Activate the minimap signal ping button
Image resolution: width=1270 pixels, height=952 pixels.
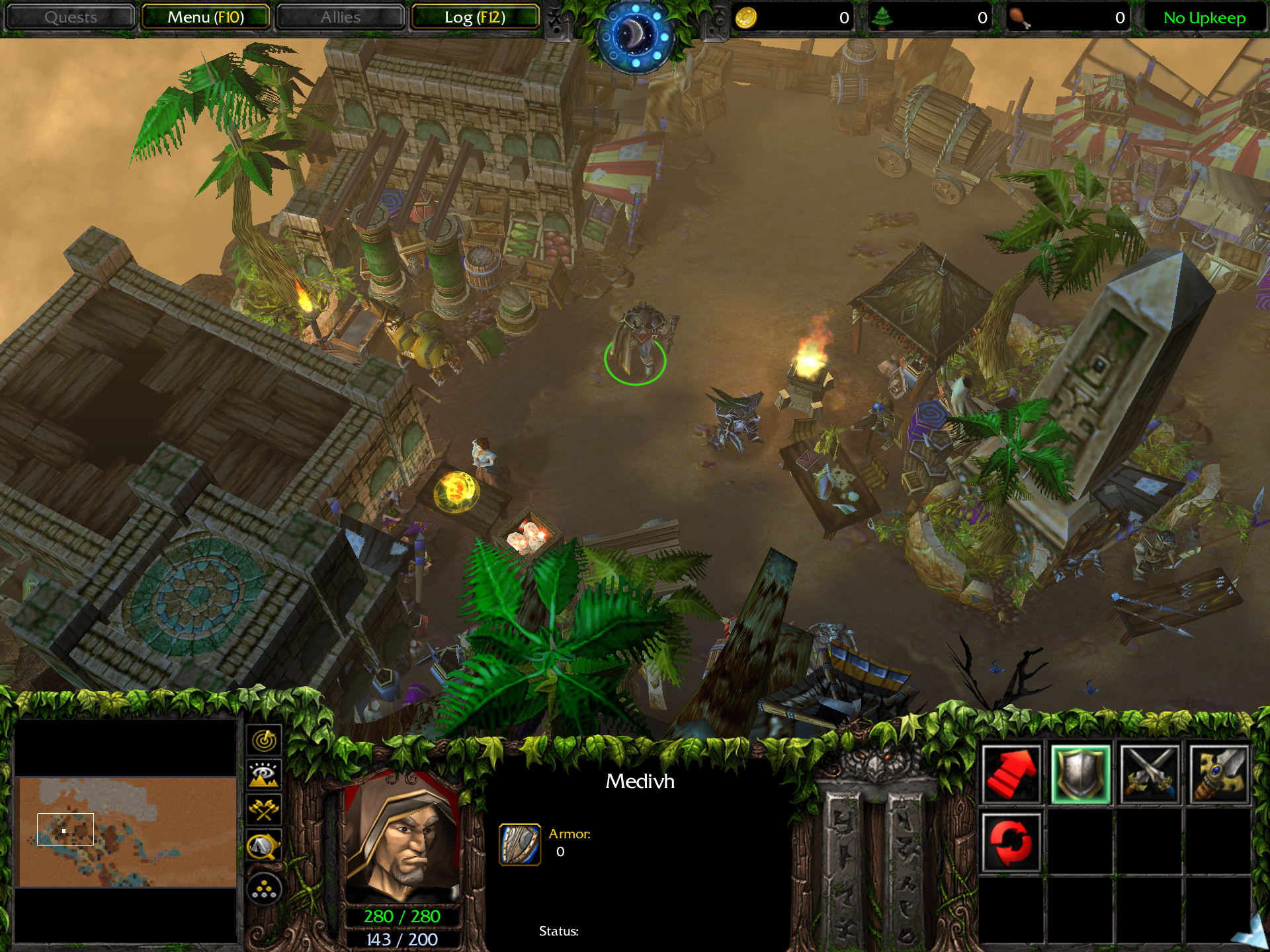pyautogui.click(x=265, y=740)
